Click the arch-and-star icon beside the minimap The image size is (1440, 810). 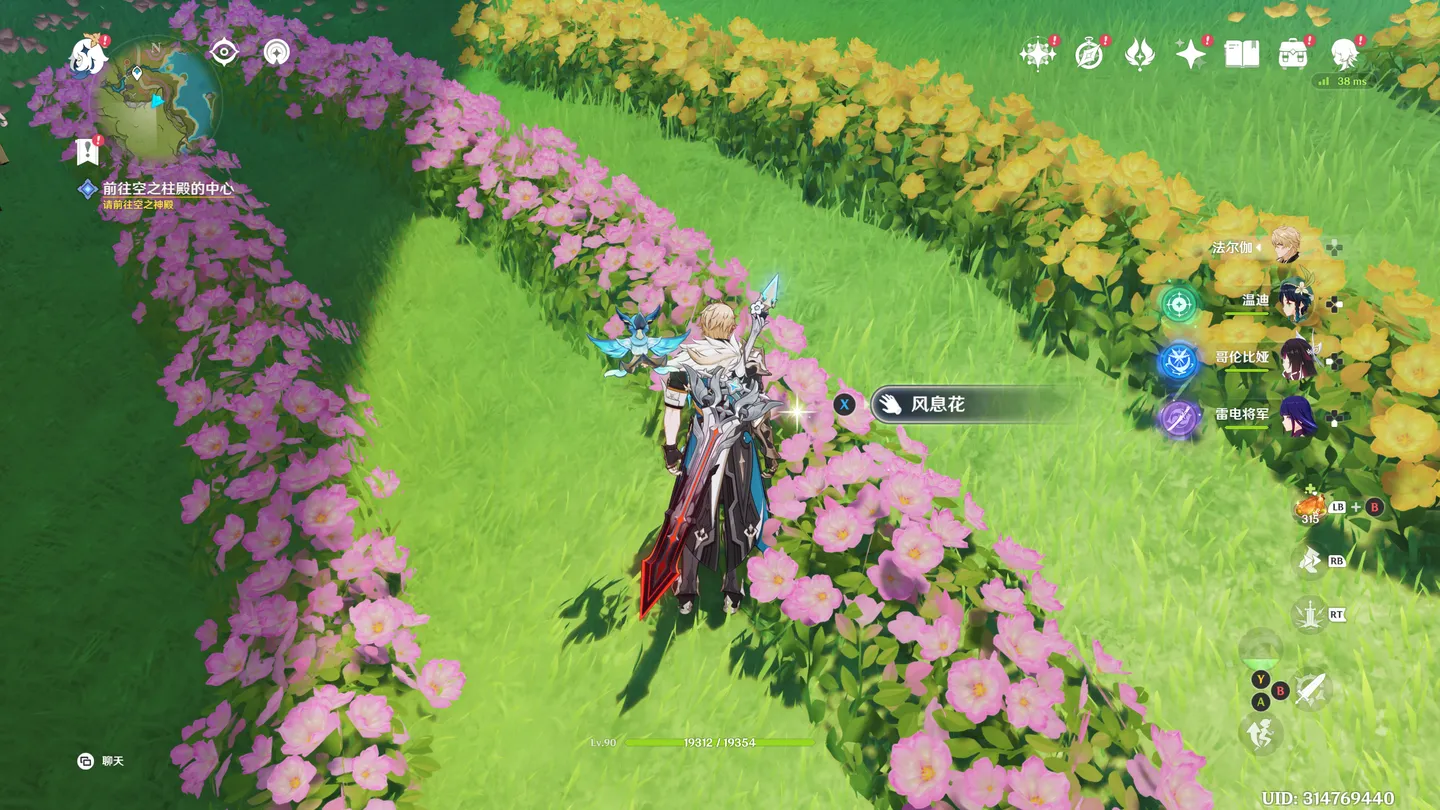(276, 52)
